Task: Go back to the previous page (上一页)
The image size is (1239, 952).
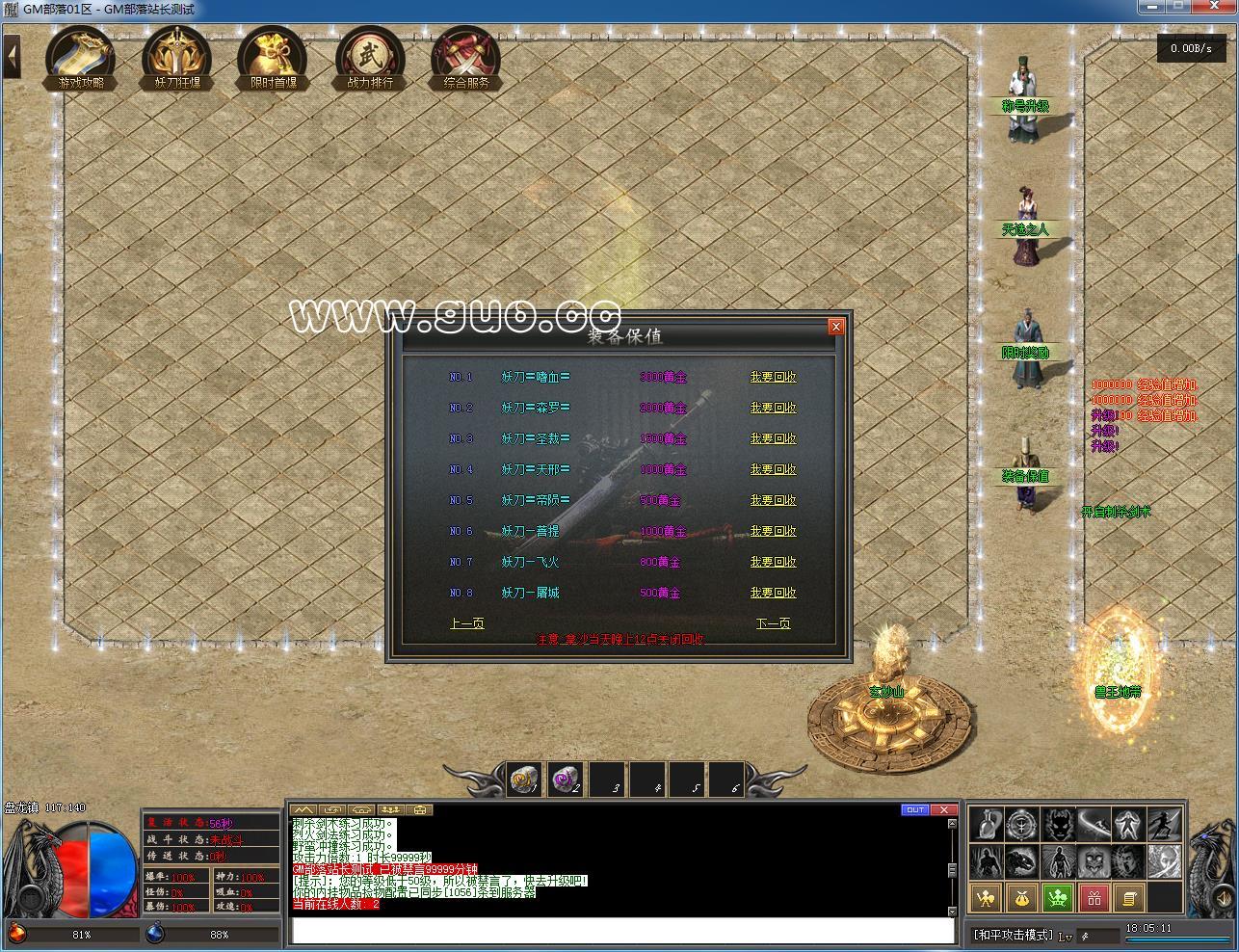Action: point(467,623)
